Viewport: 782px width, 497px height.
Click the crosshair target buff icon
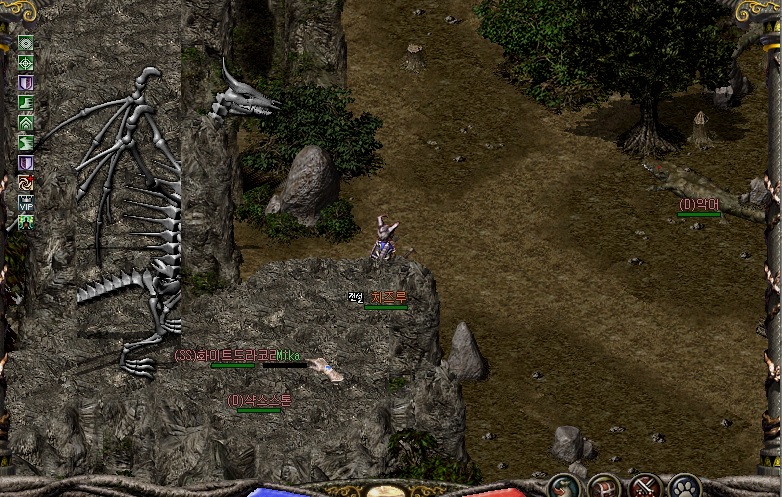click(26, 62)
